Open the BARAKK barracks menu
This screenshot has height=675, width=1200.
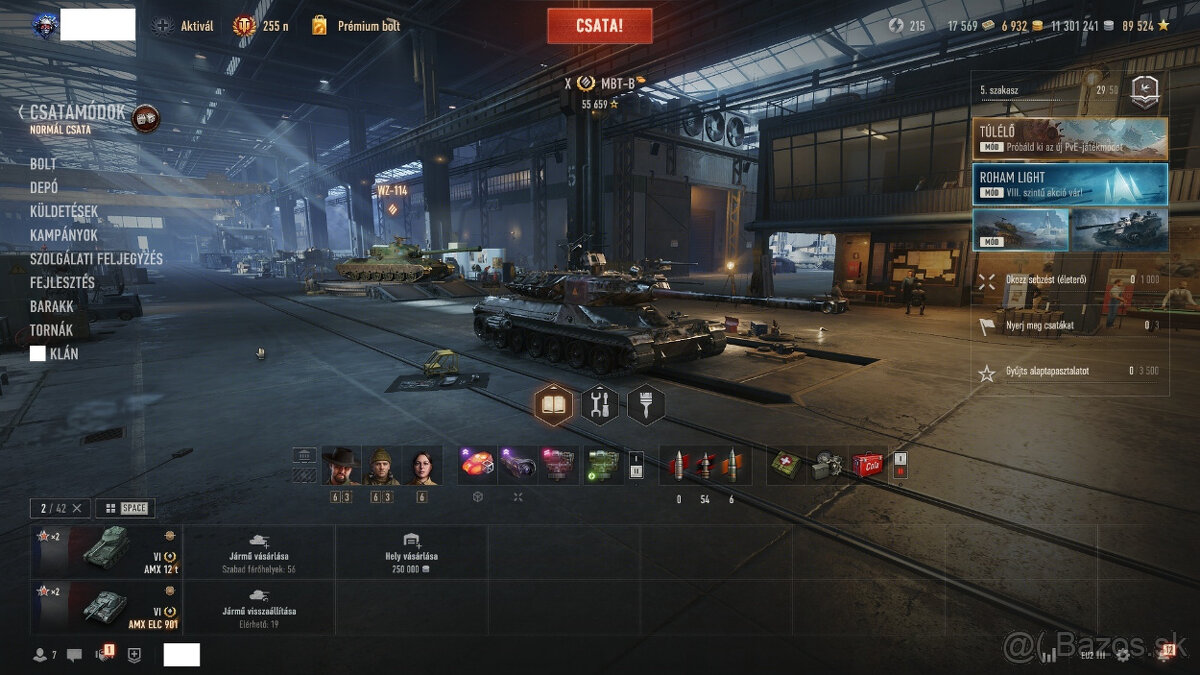tap(52, 306)
